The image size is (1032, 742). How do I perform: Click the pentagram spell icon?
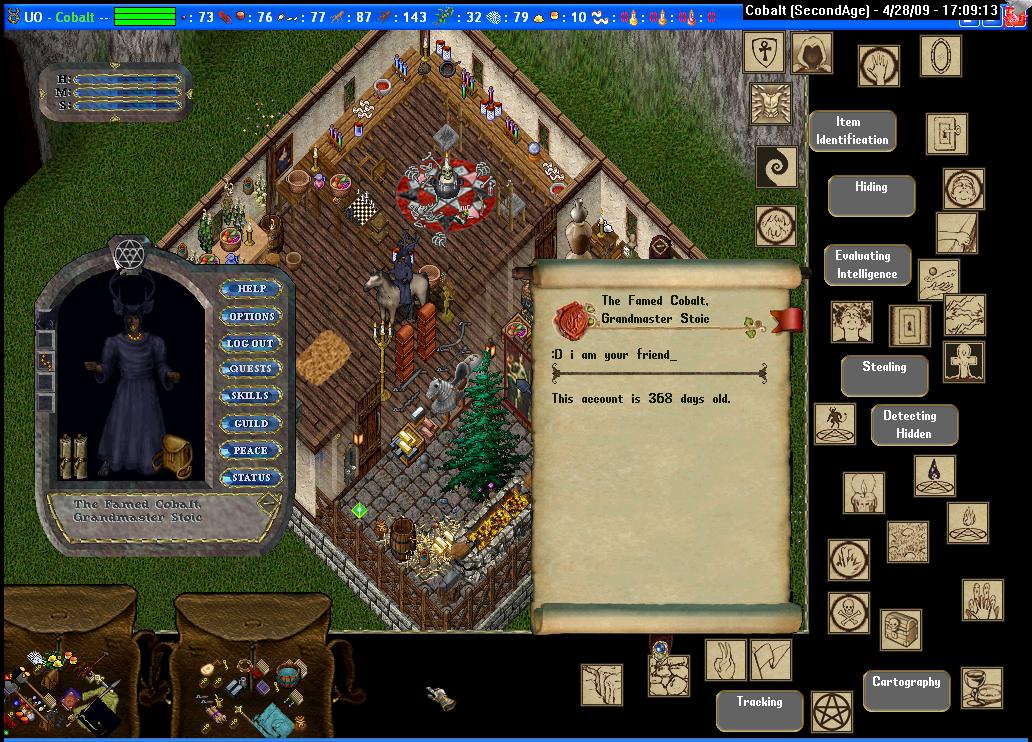(831, 710)
